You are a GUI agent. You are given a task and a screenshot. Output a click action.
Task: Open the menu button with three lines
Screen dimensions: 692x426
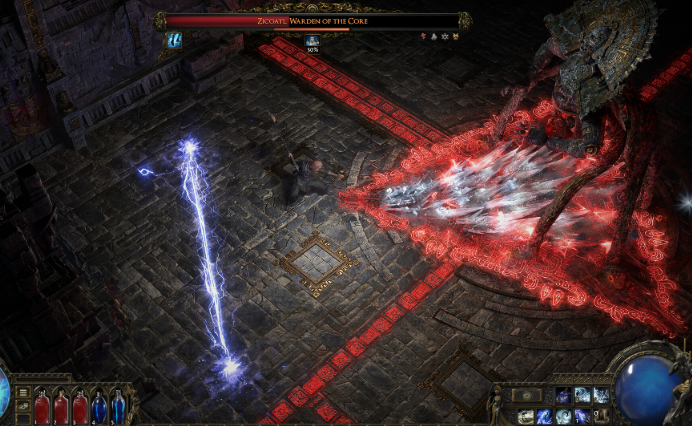[23, 392]
